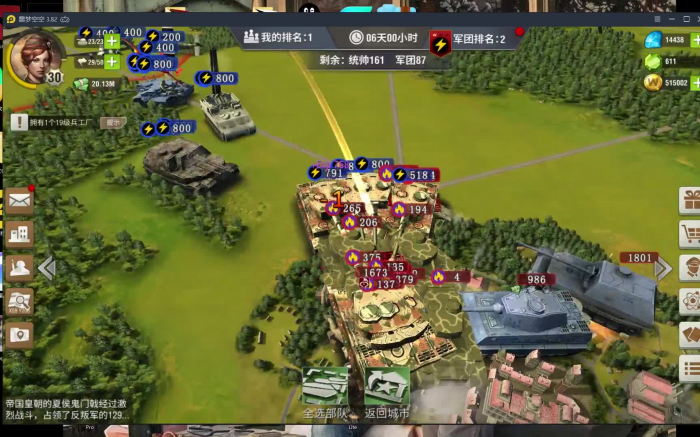This screenshot has width=700, height=437.
Task: Open the building icon in left sidebar
Action: point(19,234)
